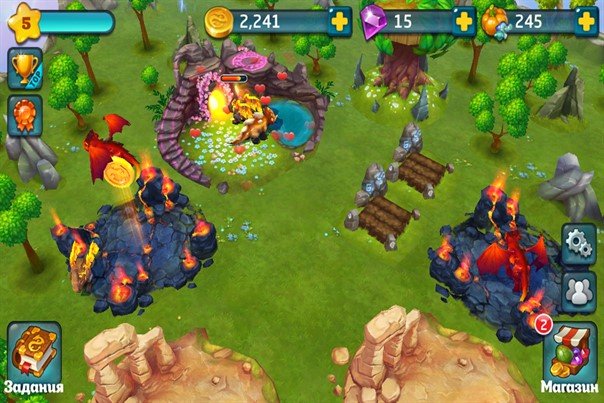This screenshot has width=604, height=403.
Task: Show the trophy leaderboard
Action: 24,67
